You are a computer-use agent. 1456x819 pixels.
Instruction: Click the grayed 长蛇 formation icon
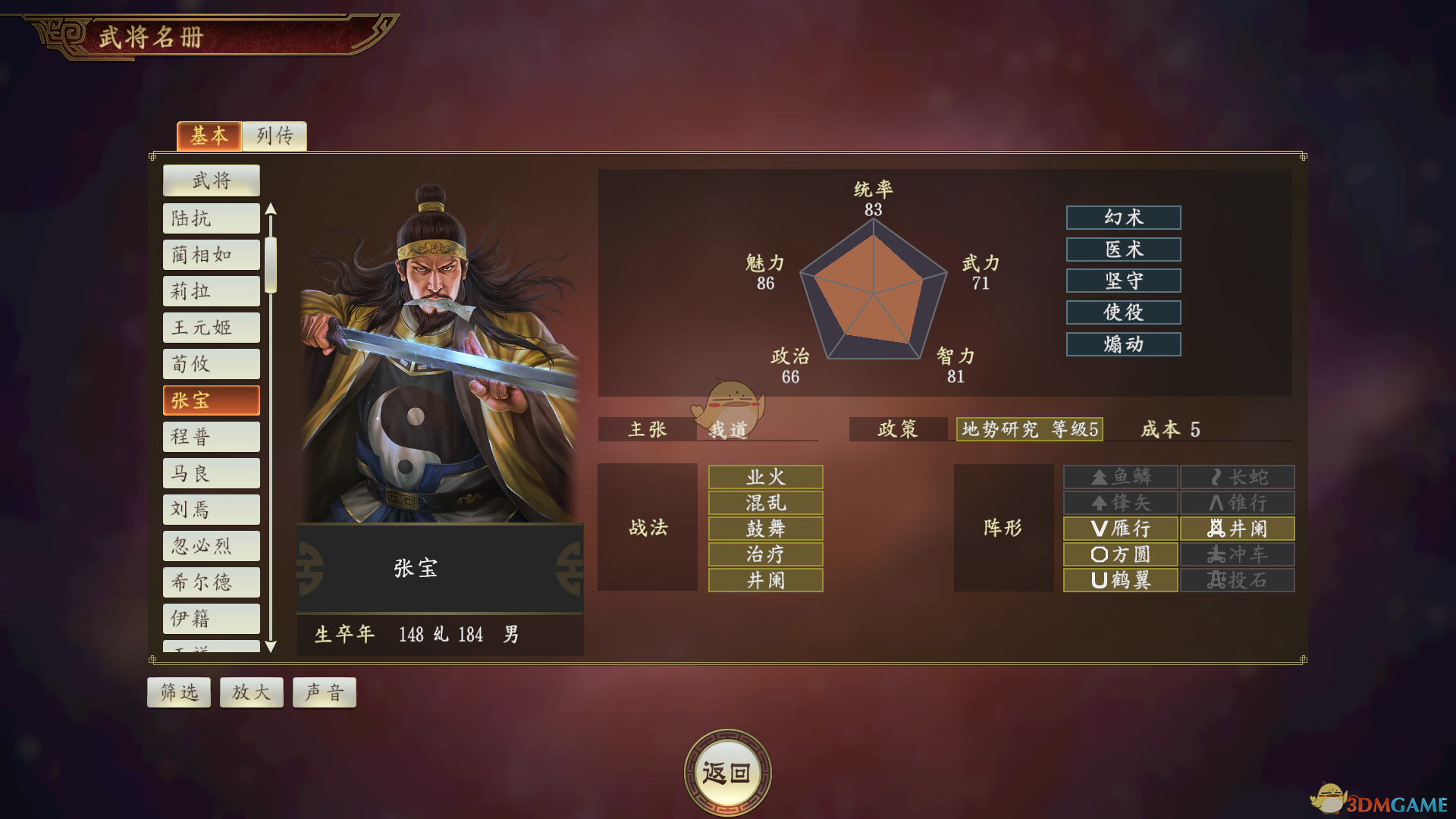click(1236, 477)
